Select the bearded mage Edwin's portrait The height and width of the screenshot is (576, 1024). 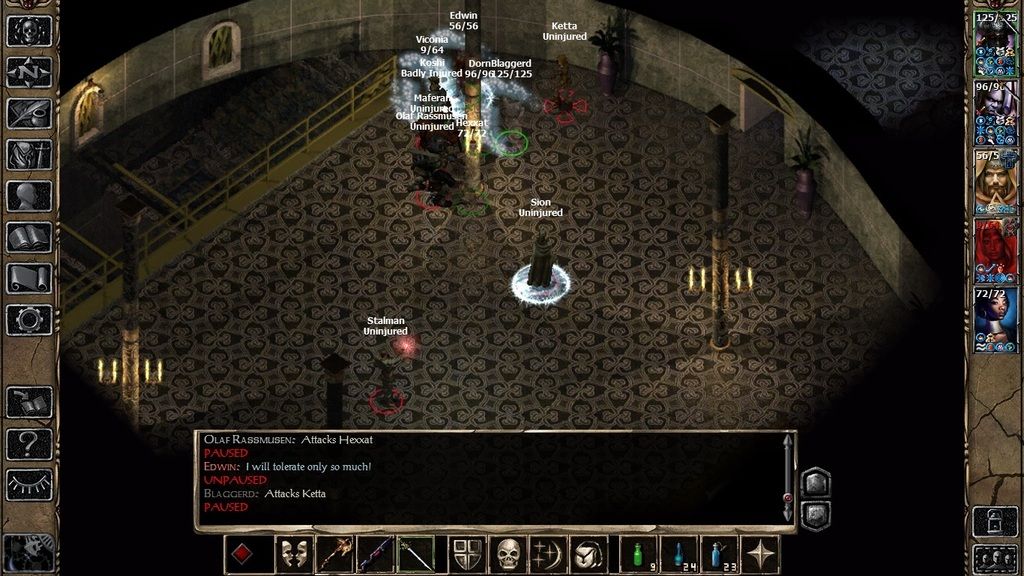point(996,180)
